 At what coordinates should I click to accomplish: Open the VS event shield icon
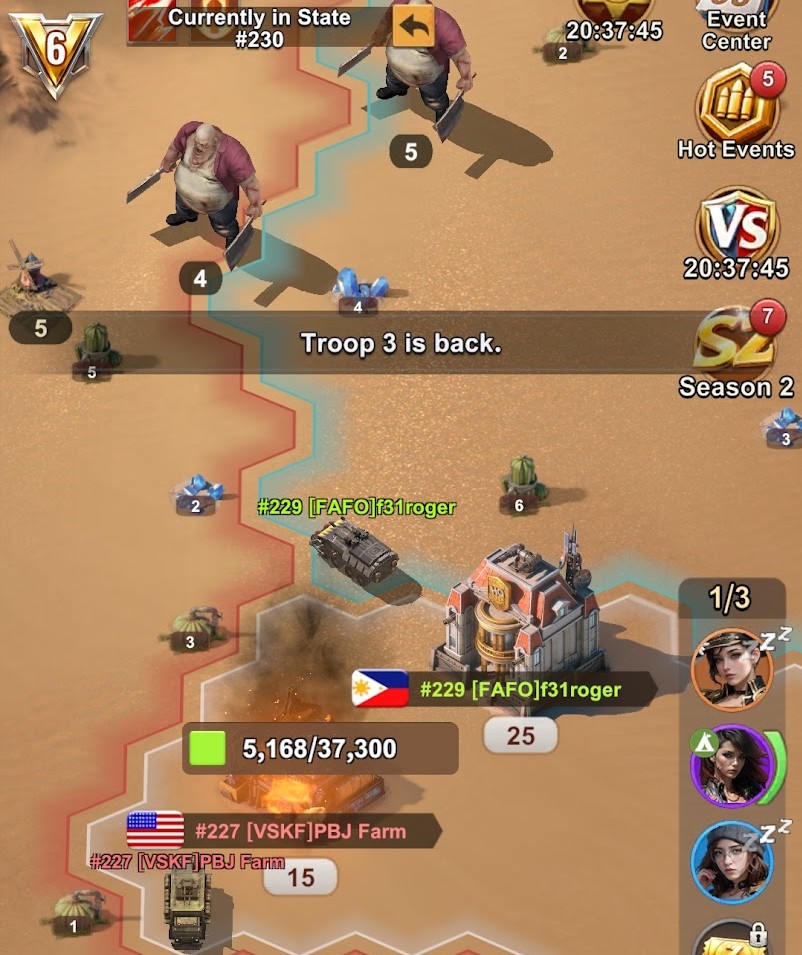(737, 230)
